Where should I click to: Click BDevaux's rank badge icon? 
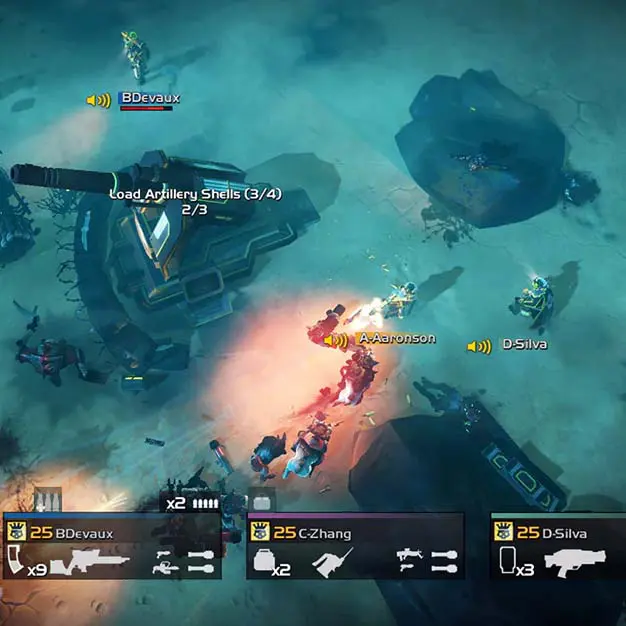[x=16, y=532]
